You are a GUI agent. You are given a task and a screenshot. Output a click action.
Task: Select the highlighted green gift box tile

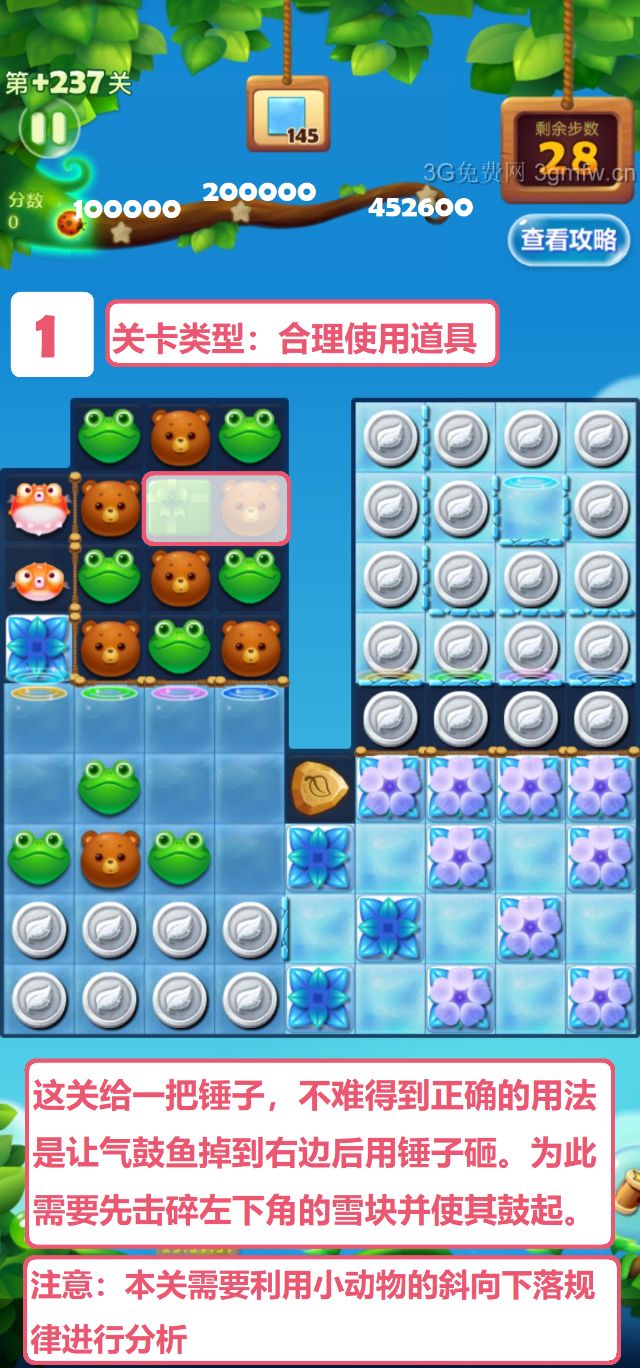coord(180,508)
